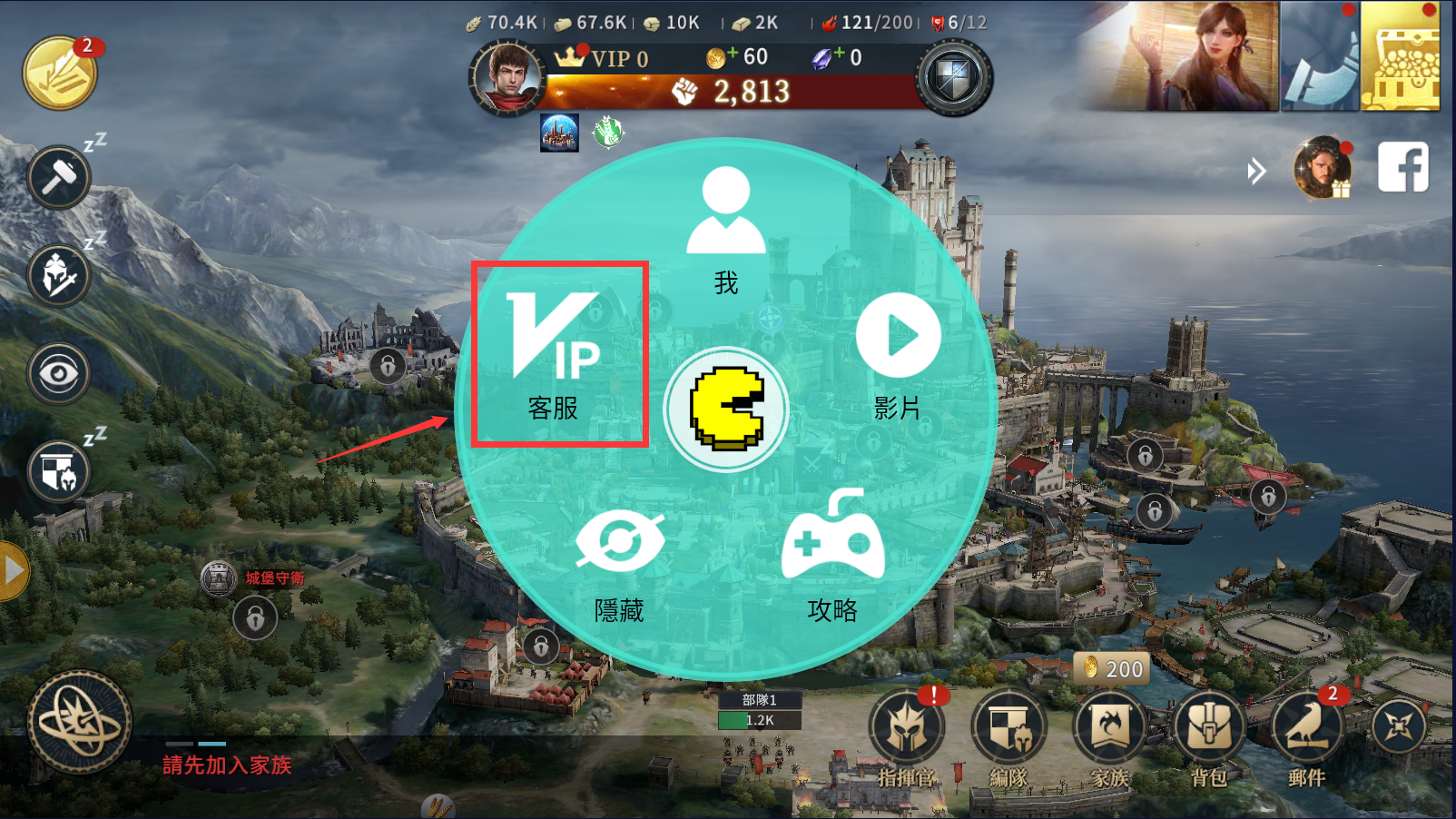1456x819 pixels.
Task: Open the 攻略 strategy guide
Action: (832, 556)
